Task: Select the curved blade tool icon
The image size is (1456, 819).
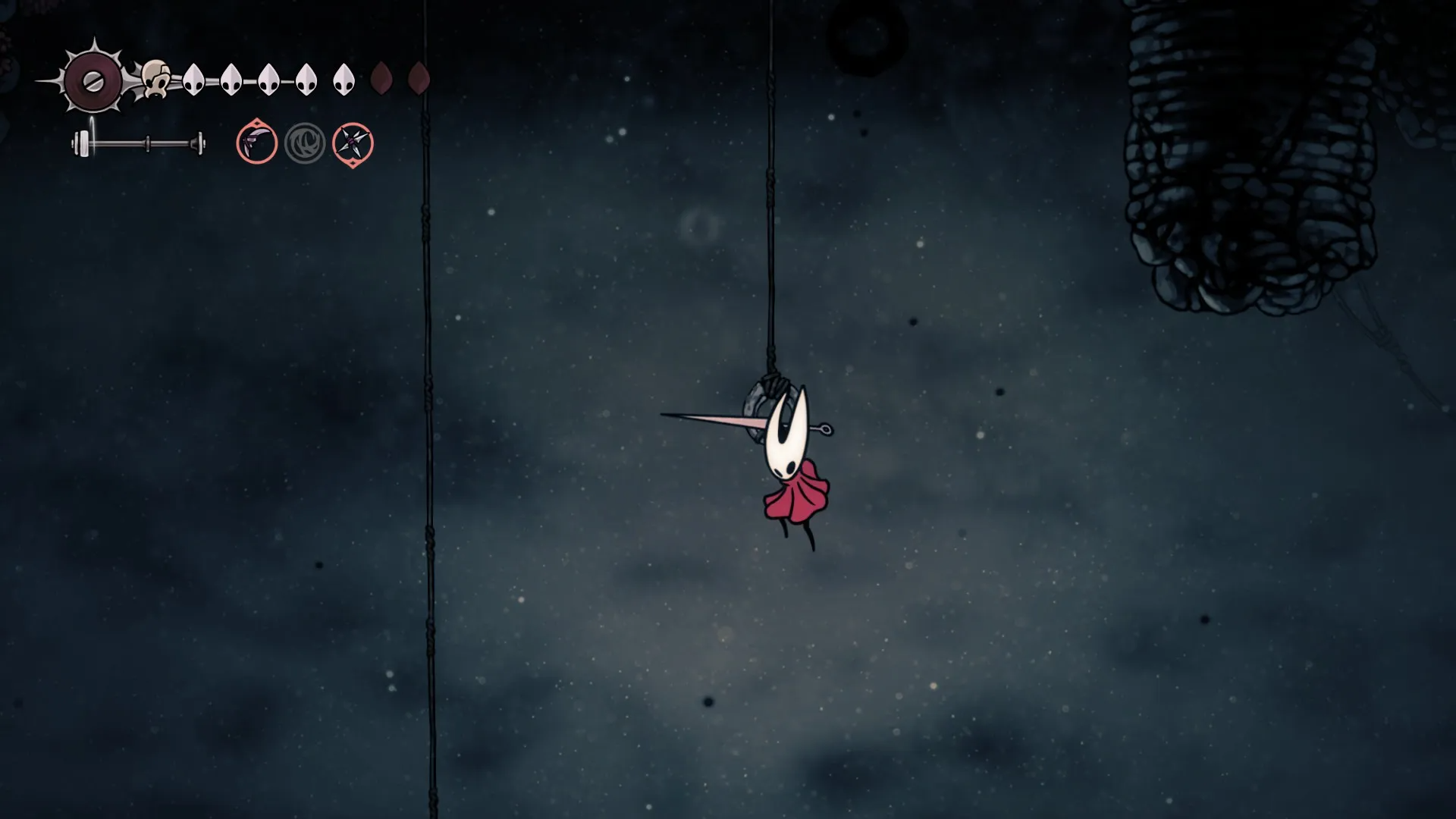Action: click(x=256, y=143)
